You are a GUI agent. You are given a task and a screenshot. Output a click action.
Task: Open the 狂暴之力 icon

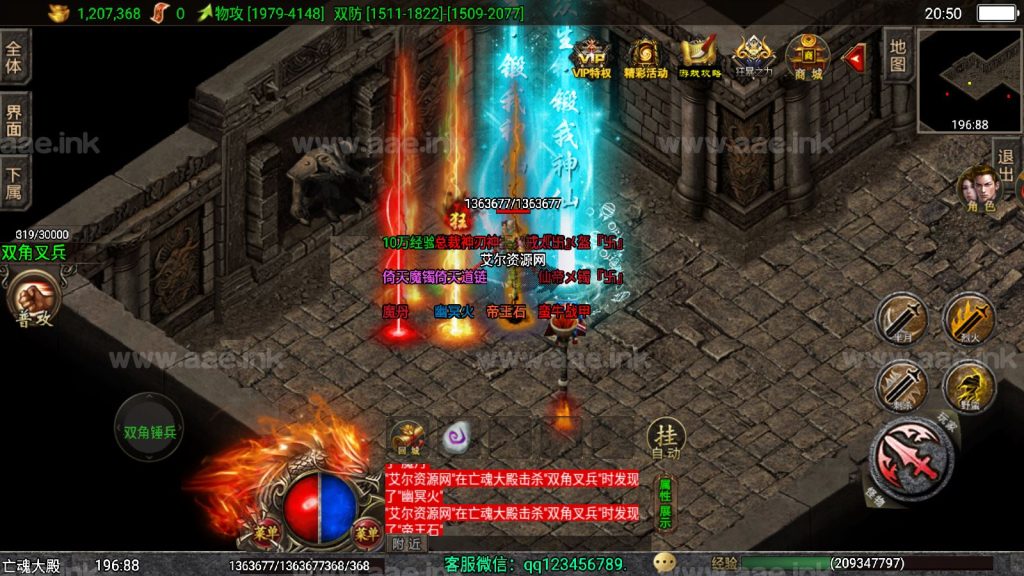[753, 56]
